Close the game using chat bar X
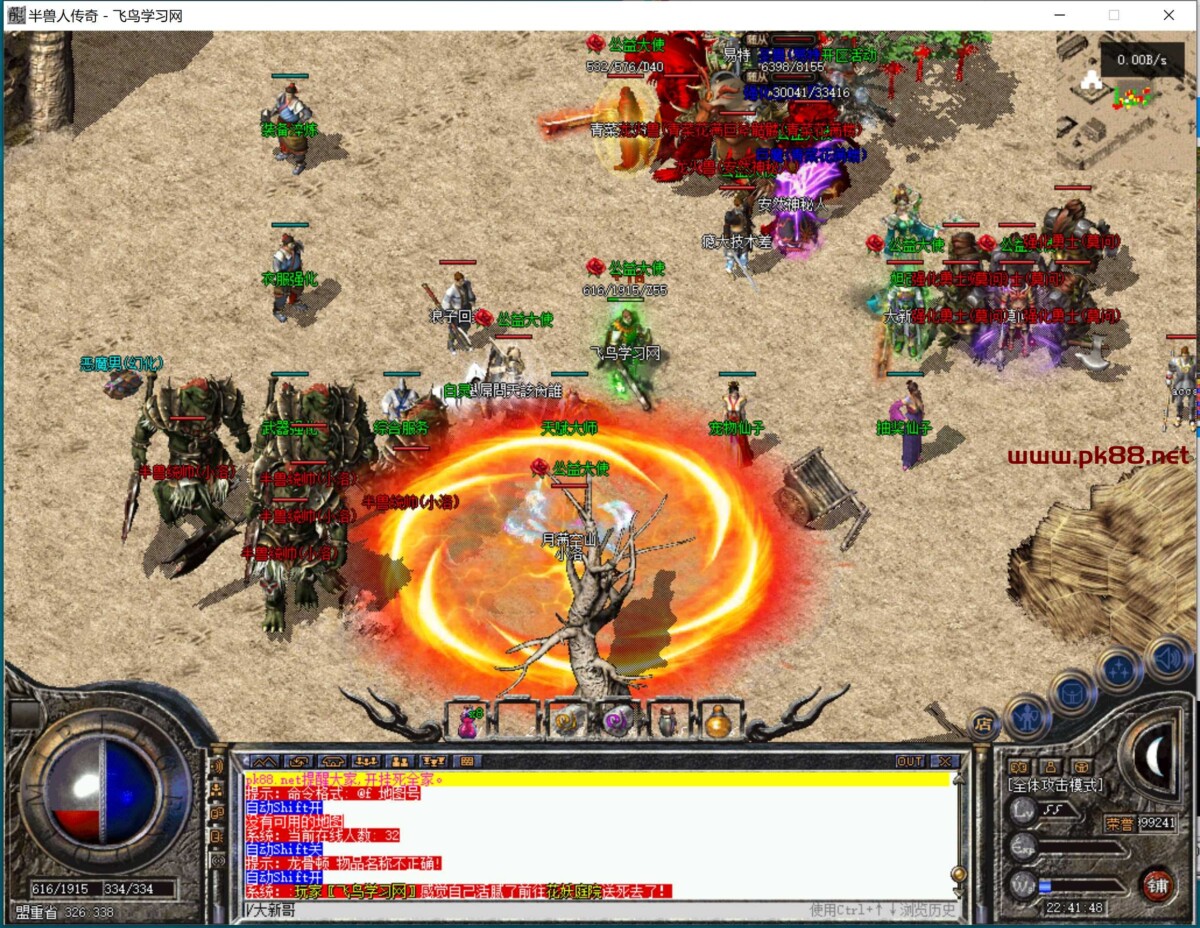Viewport: 1200px width, 928px height. coord(943,761)
